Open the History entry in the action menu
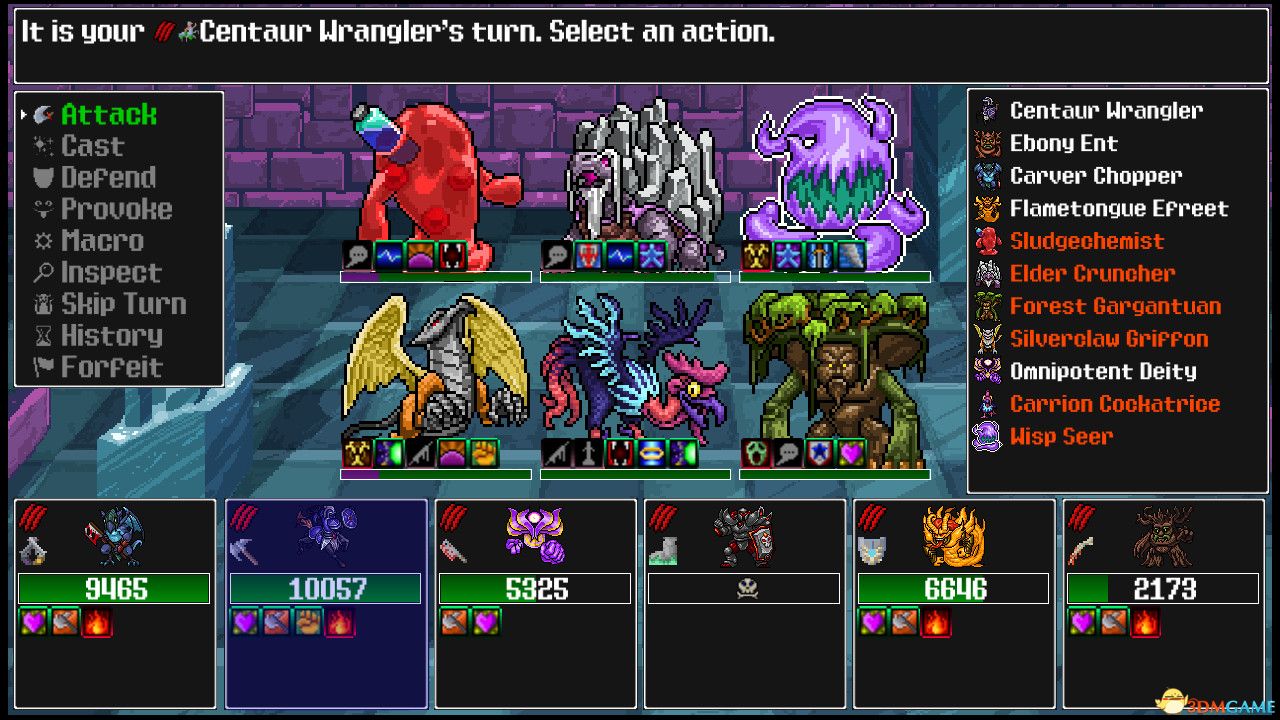 click(x=110, y=335)
